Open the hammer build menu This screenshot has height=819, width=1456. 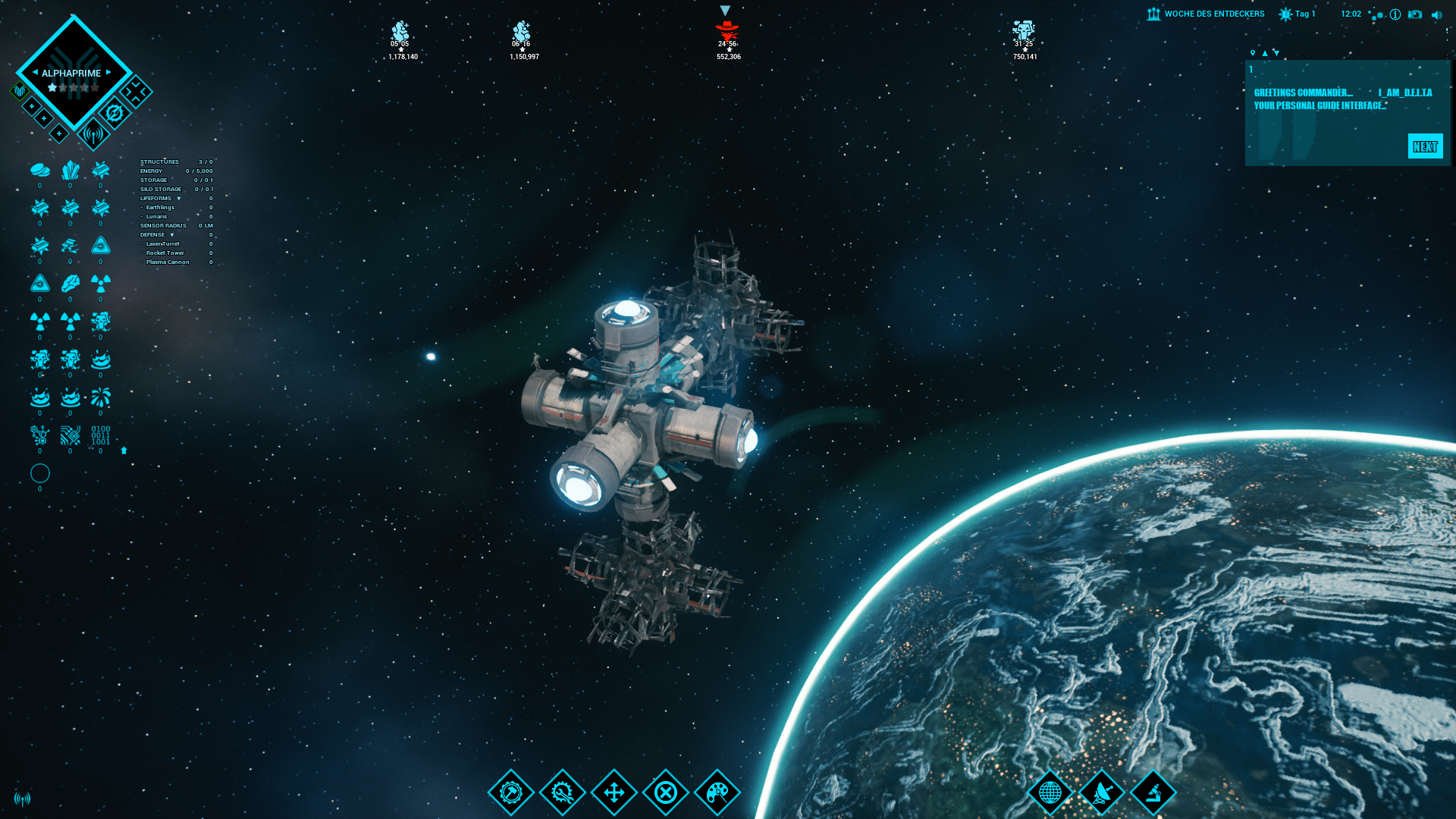(511, 793)
